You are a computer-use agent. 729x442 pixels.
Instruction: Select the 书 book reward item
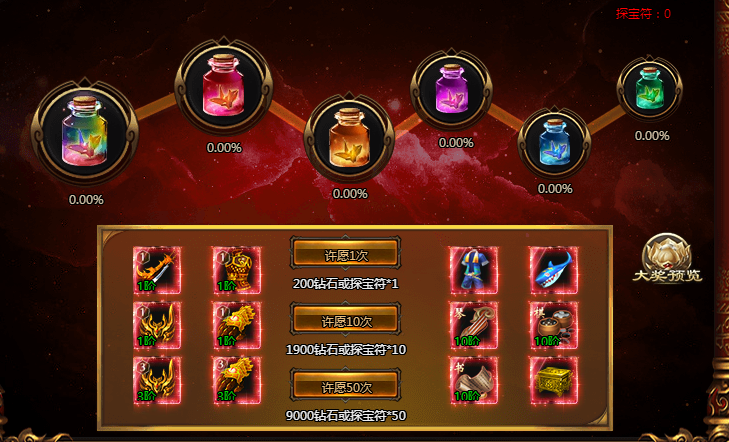pos(473,381)
